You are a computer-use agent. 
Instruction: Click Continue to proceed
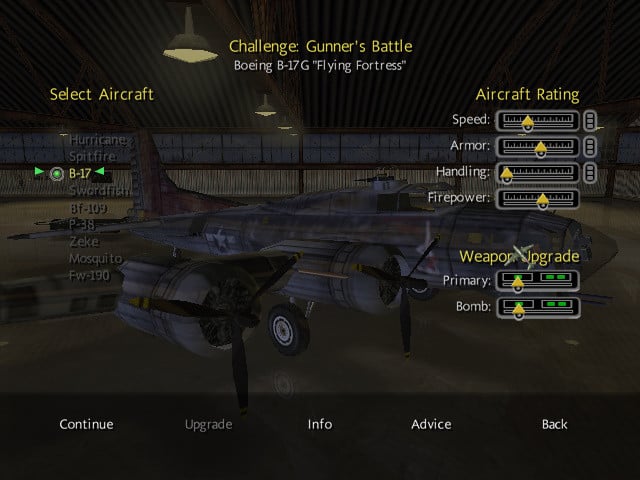click(86, 424)
